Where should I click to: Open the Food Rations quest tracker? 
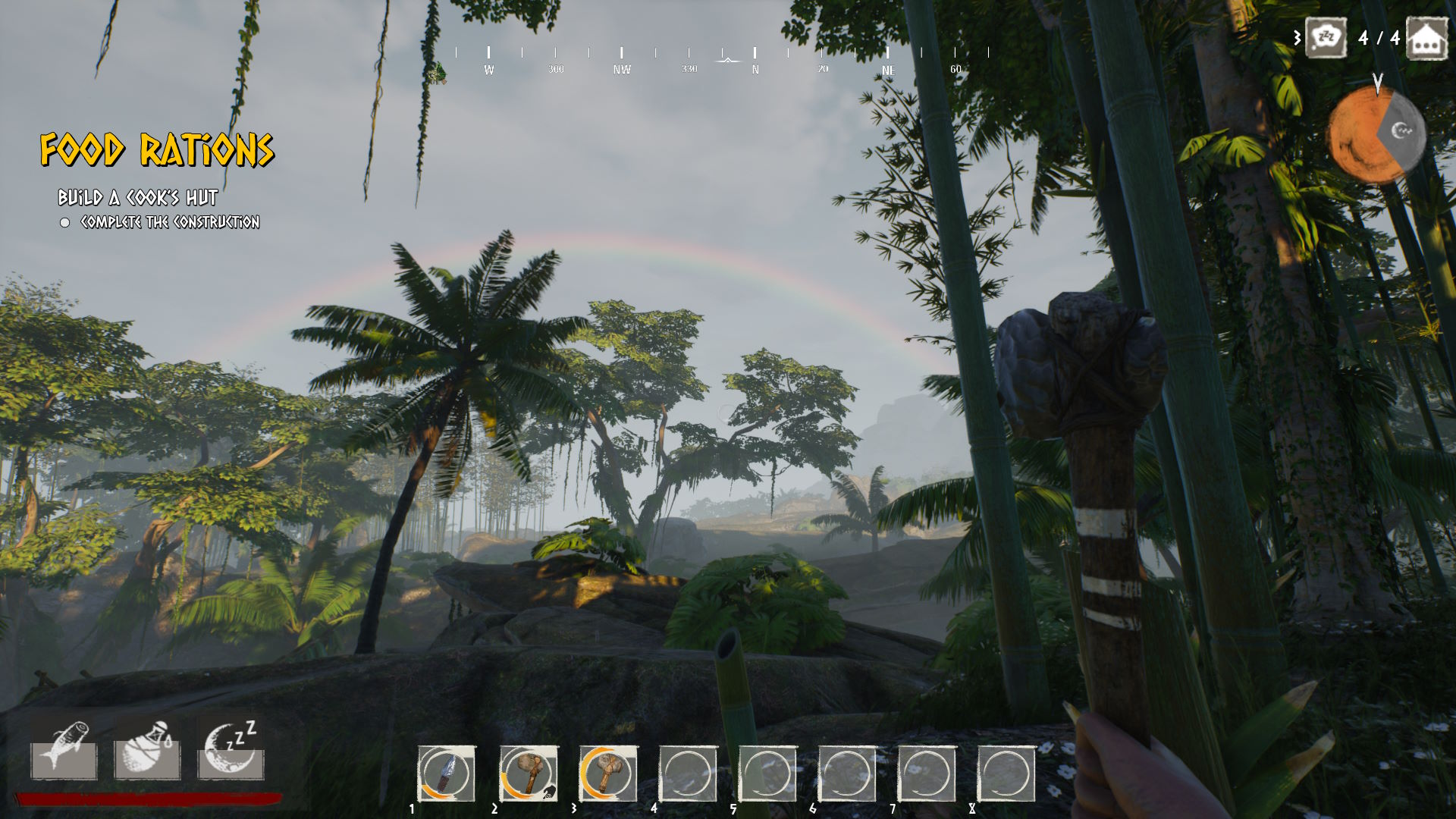pos(157,149)
